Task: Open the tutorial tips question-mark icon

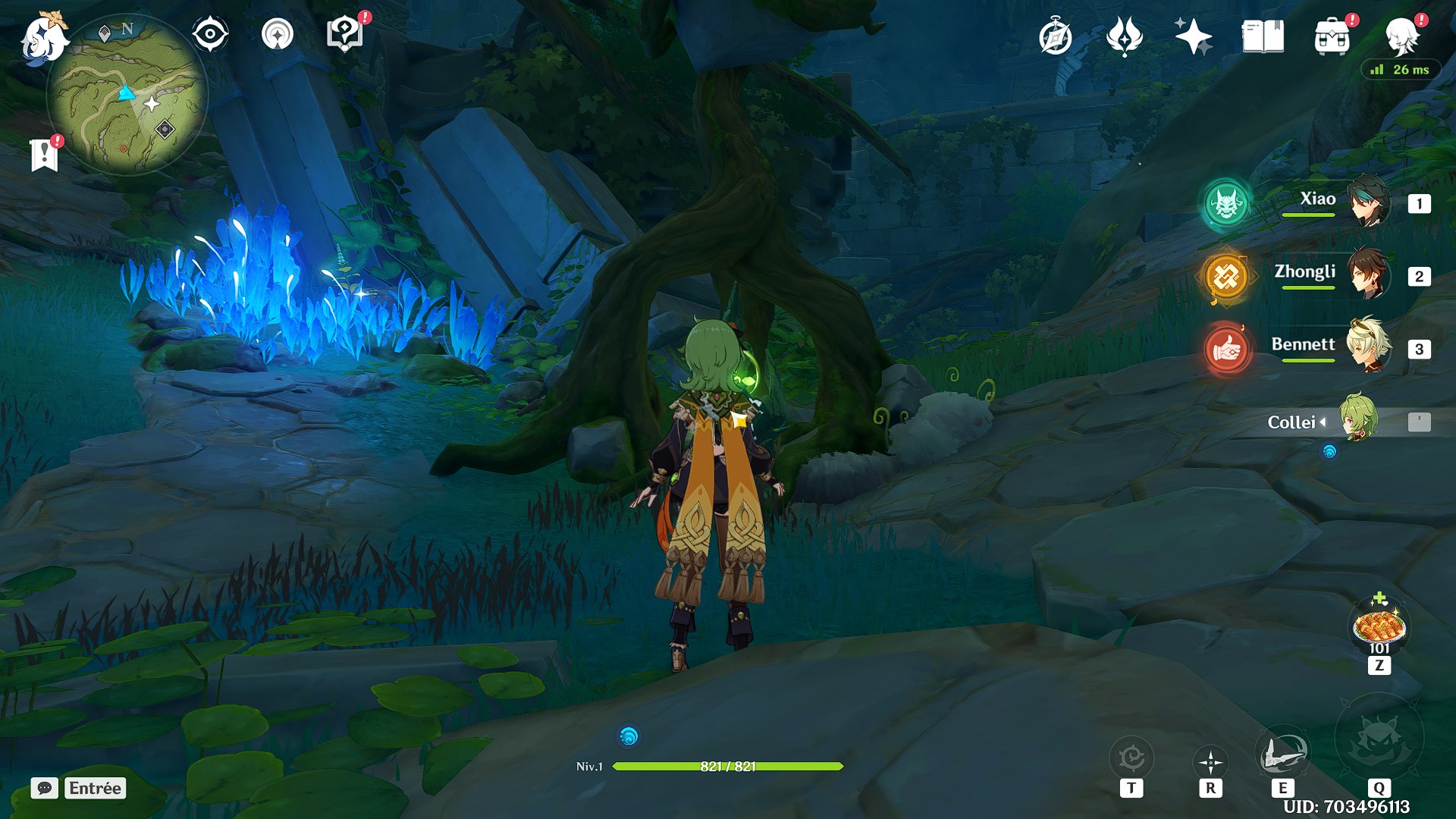Action: [345, 34]
